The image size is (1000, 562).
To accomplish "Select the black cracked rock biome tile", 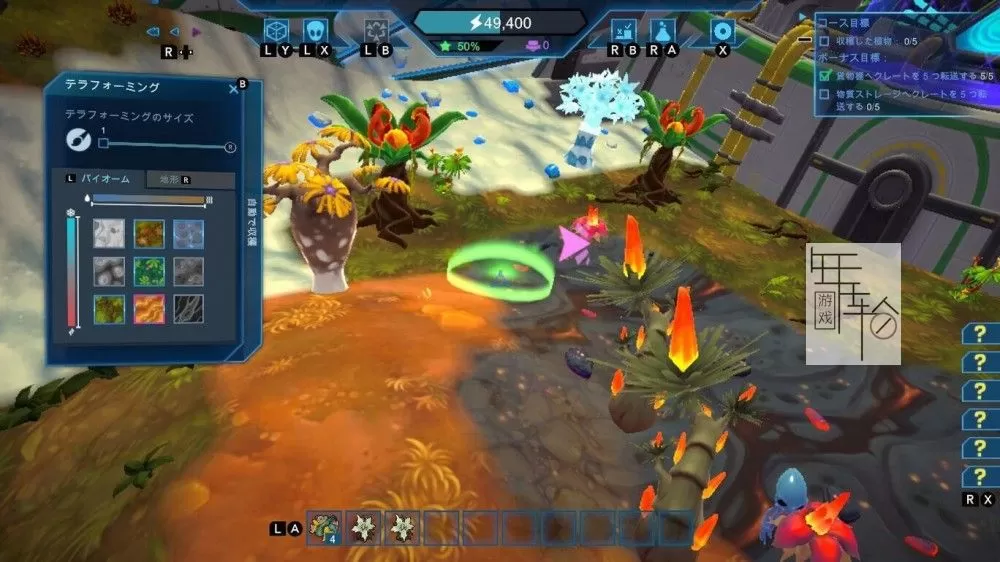I will 188,308.
